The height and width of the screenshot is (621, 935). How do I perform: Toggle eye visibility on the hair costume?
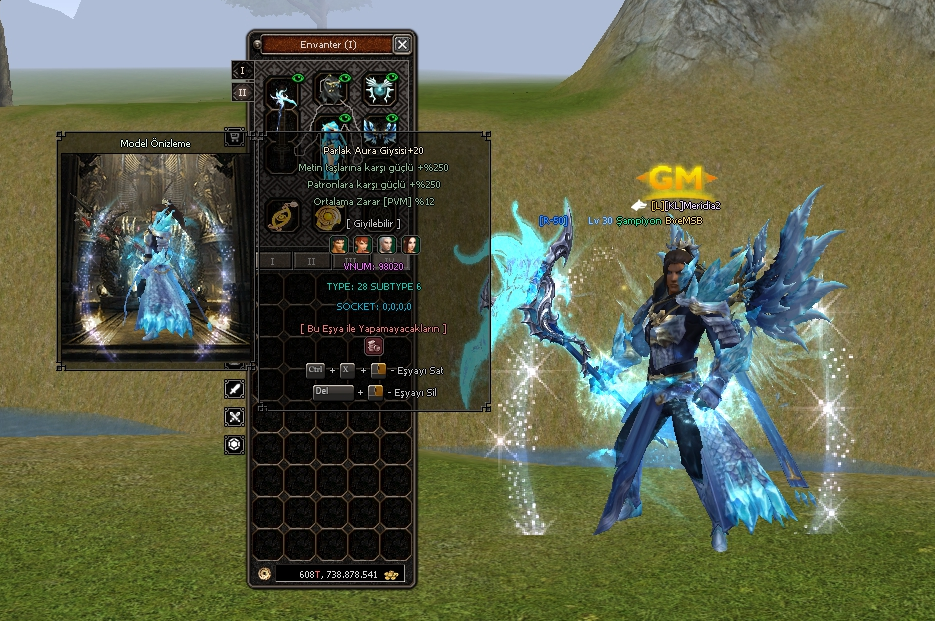point(346,78)
